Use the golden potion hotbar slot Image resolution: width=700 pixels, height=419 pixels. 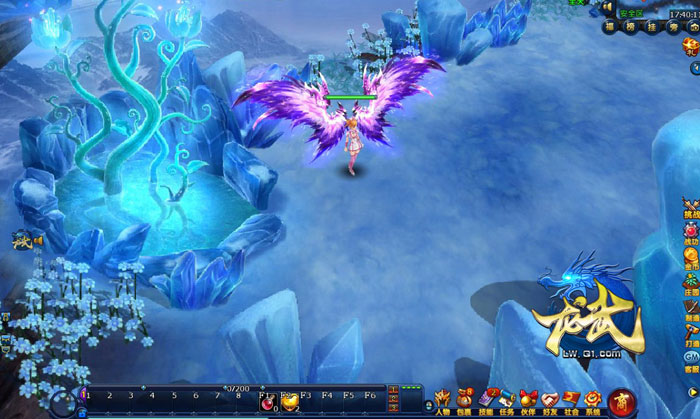click(x=291, y=401)
